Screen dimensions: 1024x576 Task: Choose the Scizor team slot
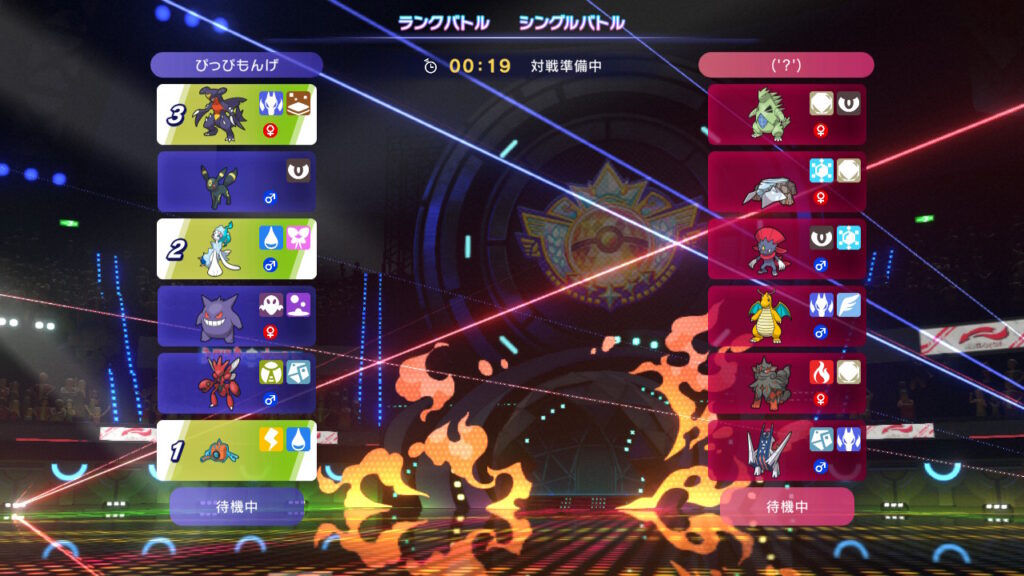click(x=237, y=383)
